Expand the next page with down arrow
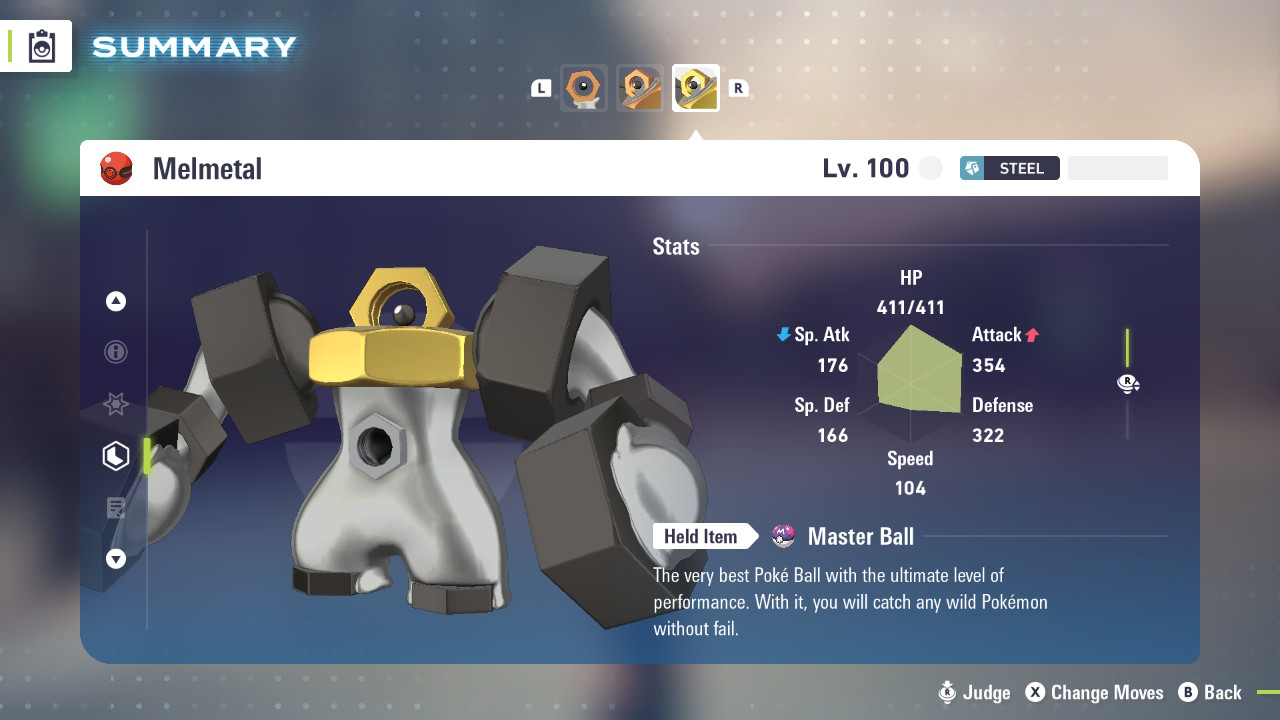The height and width of the screenshot is (720, 1280). pyautogui.click(x=115, y=559)
